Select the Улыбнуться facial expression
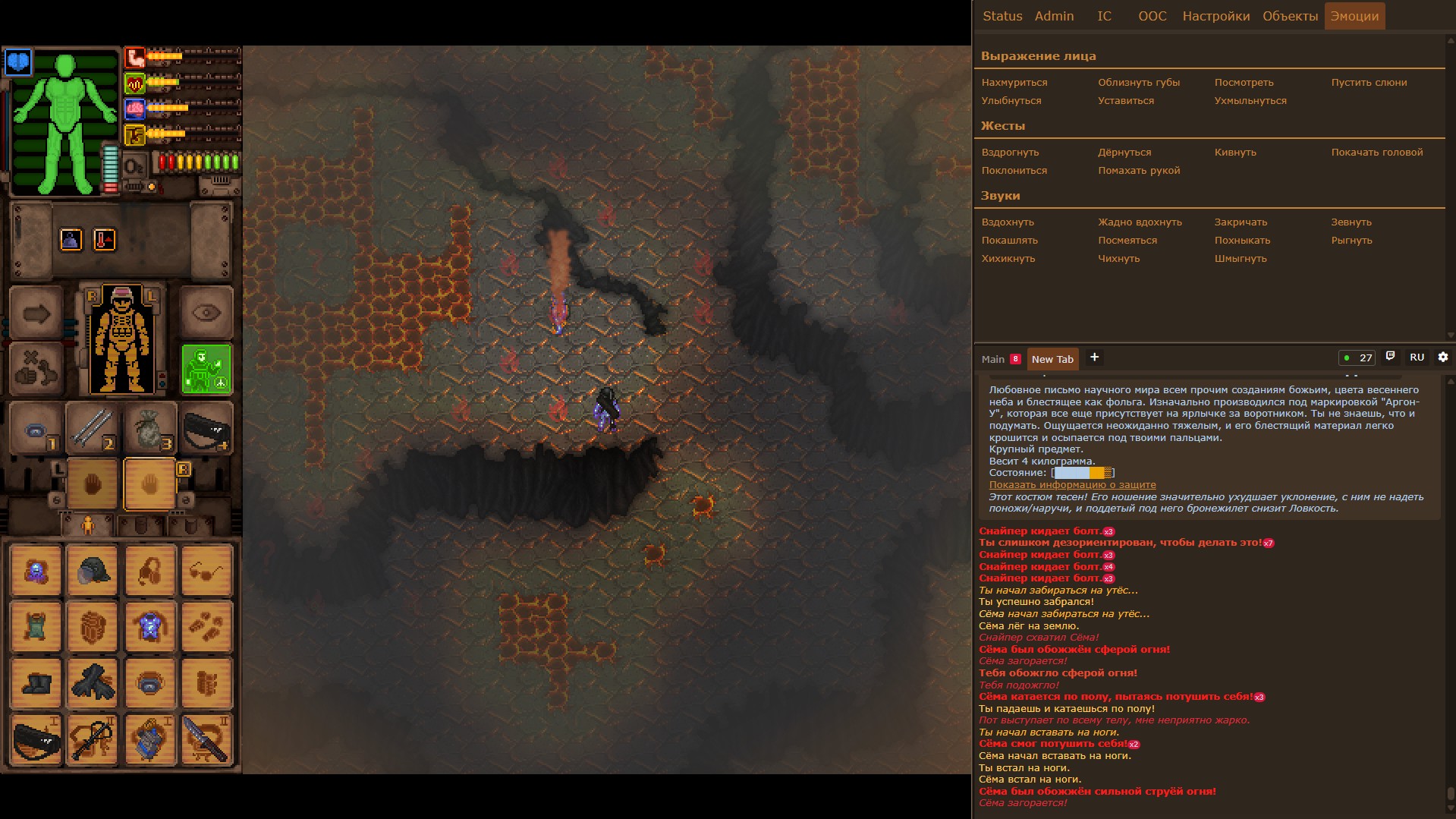Image resolution: width=1456 pixels, height=819 pixels. (1011, 101)
